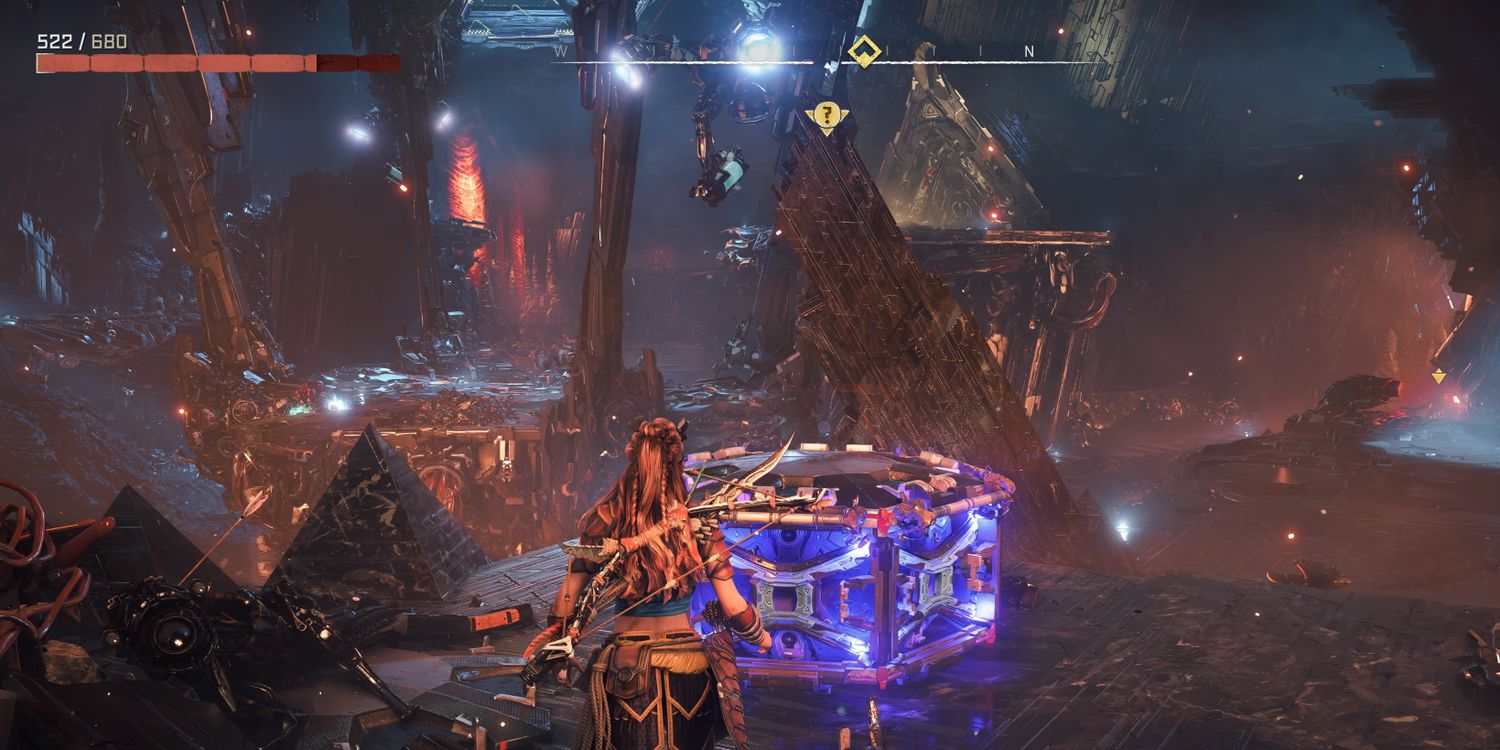Select the small yellow arrow waypoint marker
1500x750 pixels.
click(x=1438, y=377)
